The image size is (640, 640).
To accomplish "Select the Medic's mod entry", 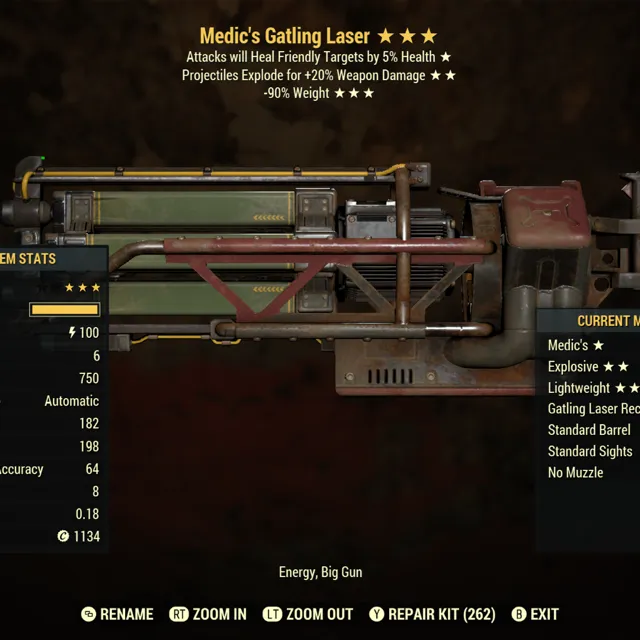I will tap(576, 346).
